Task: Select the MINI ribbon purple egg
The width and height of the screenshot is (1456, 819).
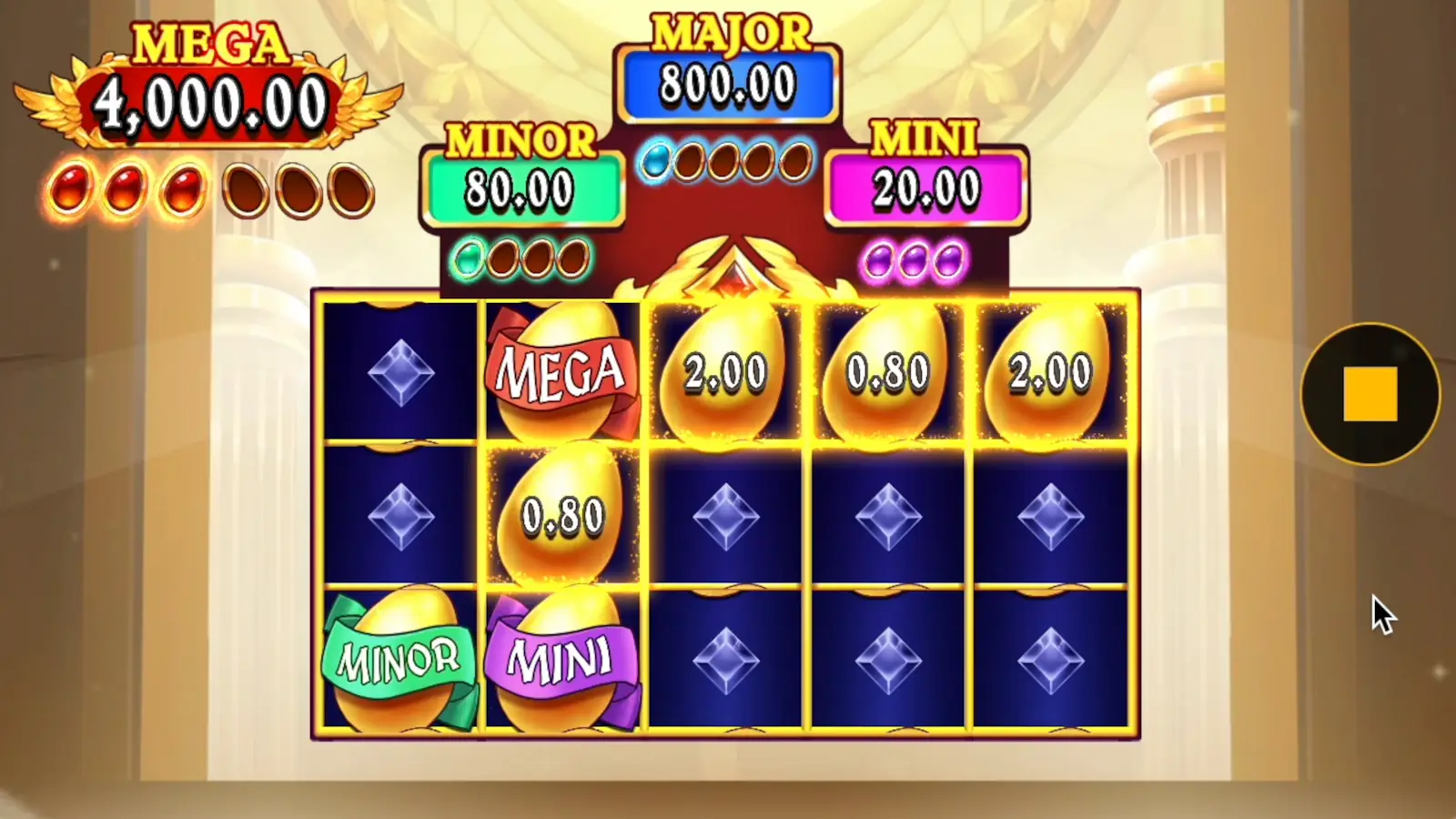Action: (x=560, y=660)
